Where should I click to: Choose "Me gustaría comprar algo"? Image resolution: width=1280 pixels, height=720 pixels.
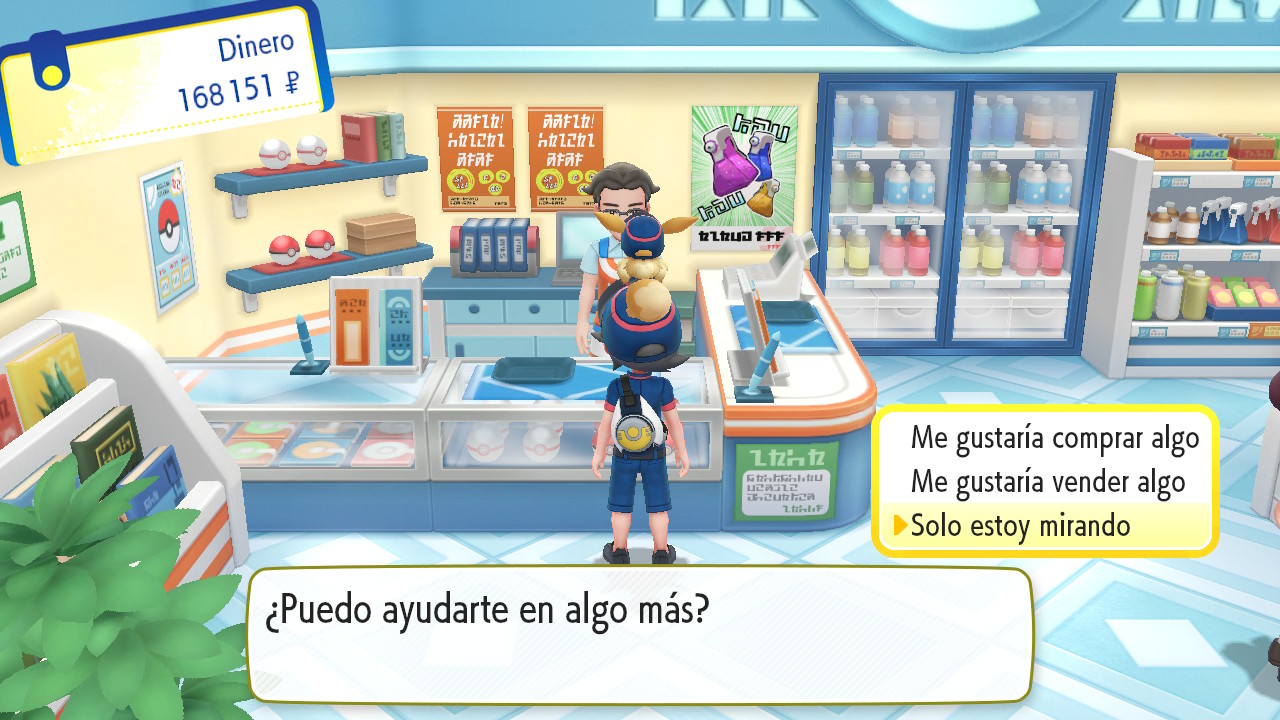(1054, 438)
